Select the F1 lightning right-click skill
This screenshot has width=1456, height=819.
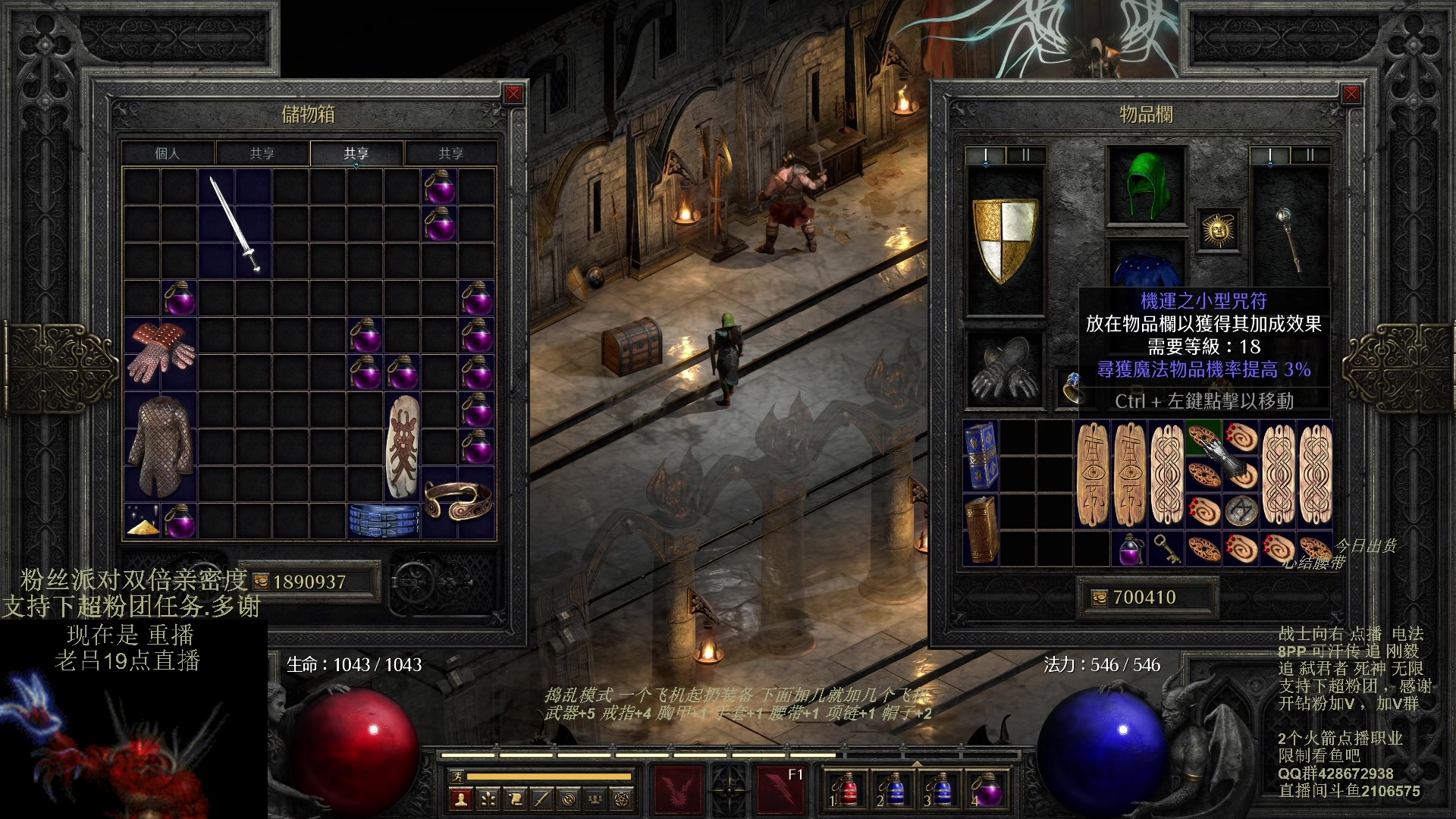point(780,789)
